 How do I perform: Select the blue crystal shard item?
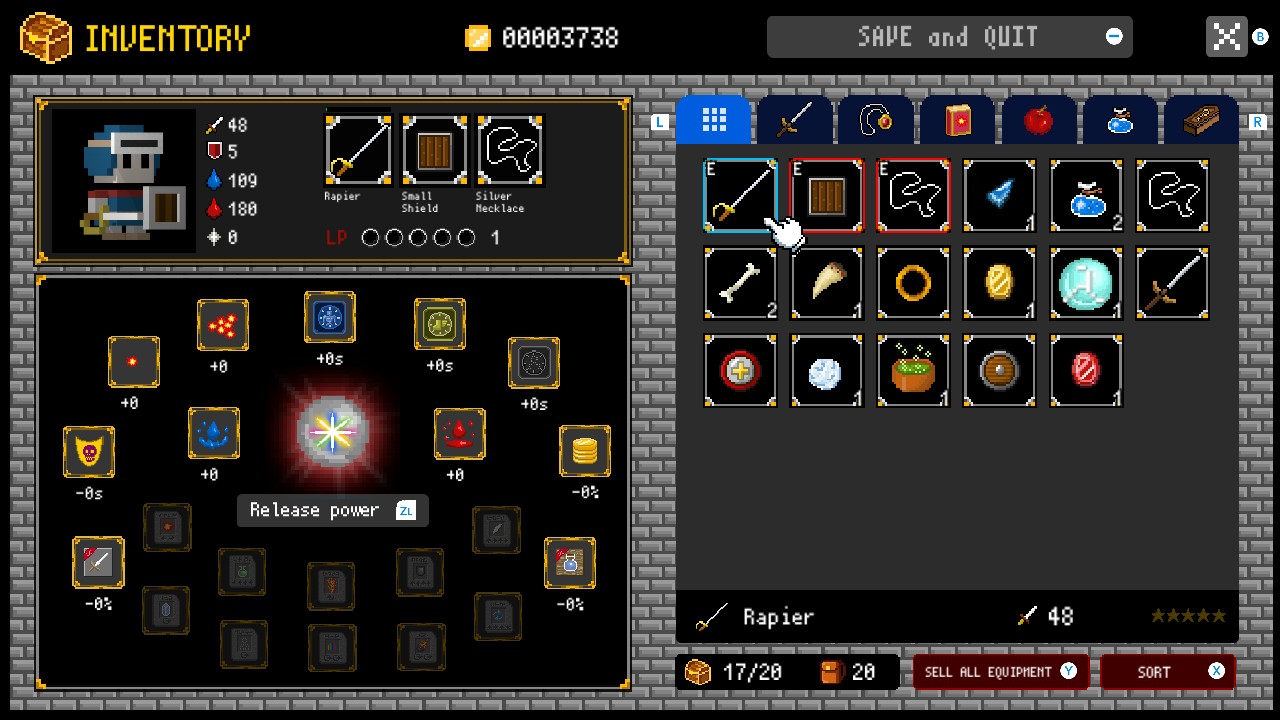click(1000, 195)
